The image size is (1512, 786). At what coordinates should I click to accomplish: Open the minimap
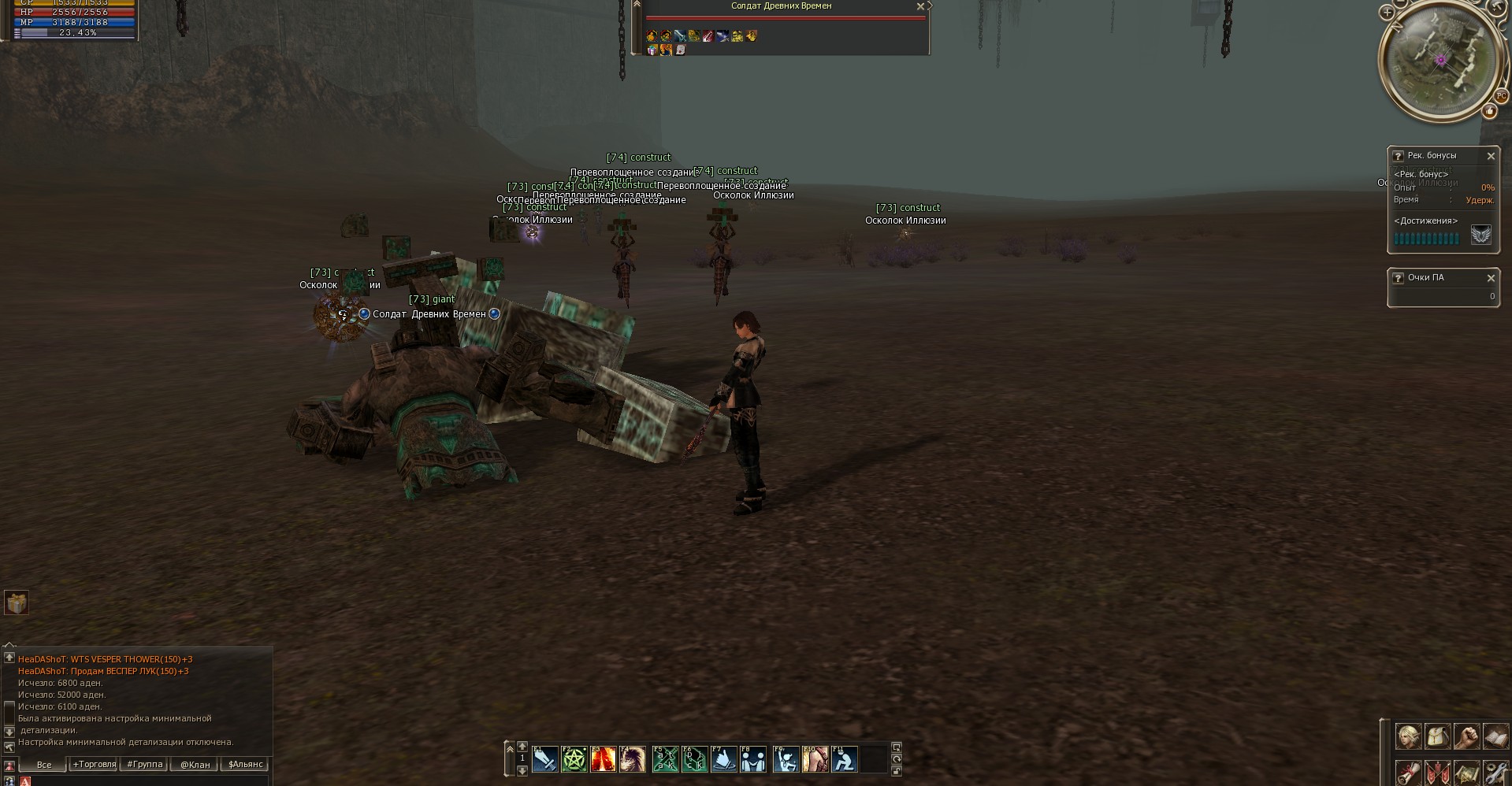1440,59
